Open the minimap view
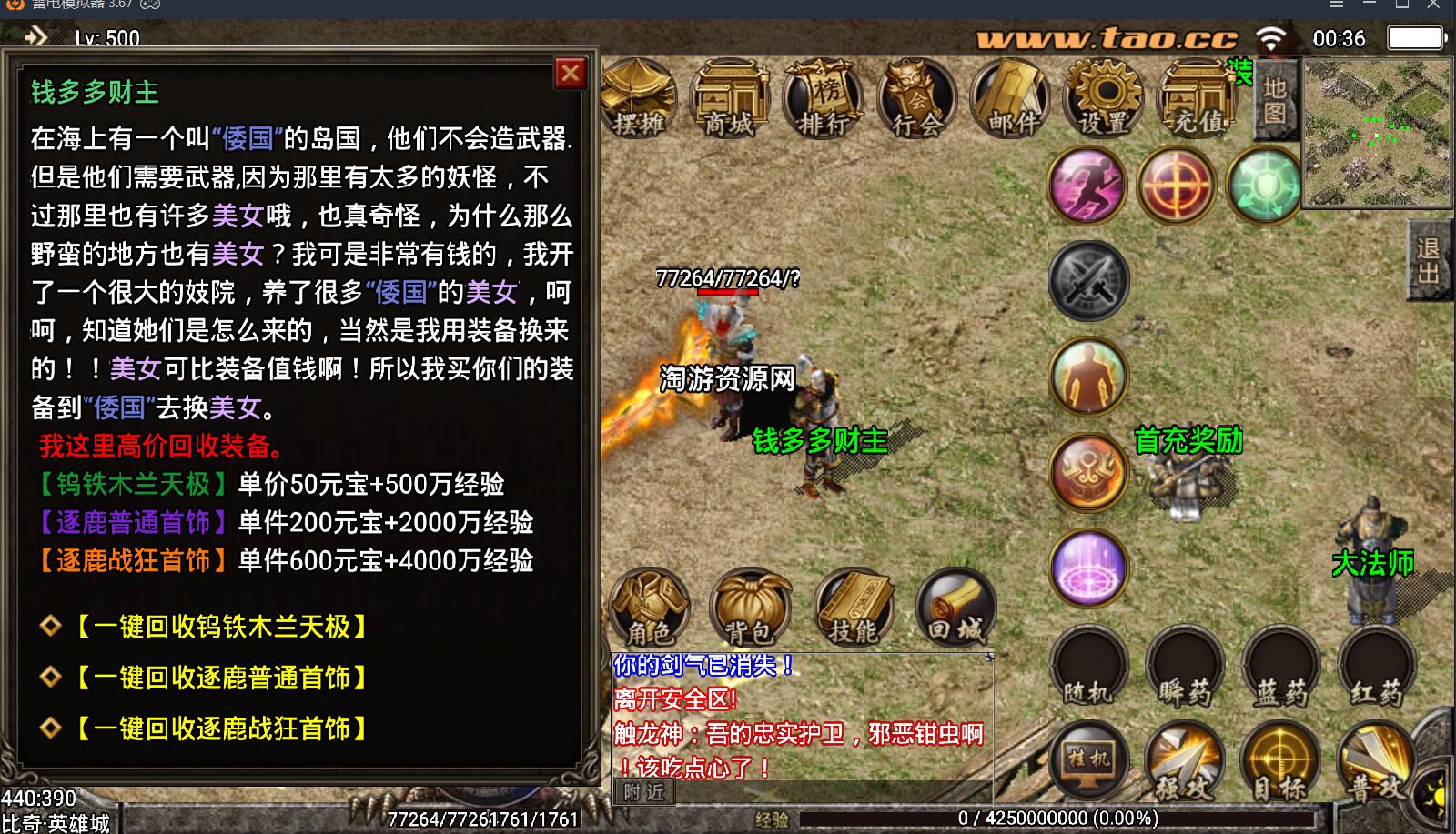1456x834 pixels. point(1376,133)
